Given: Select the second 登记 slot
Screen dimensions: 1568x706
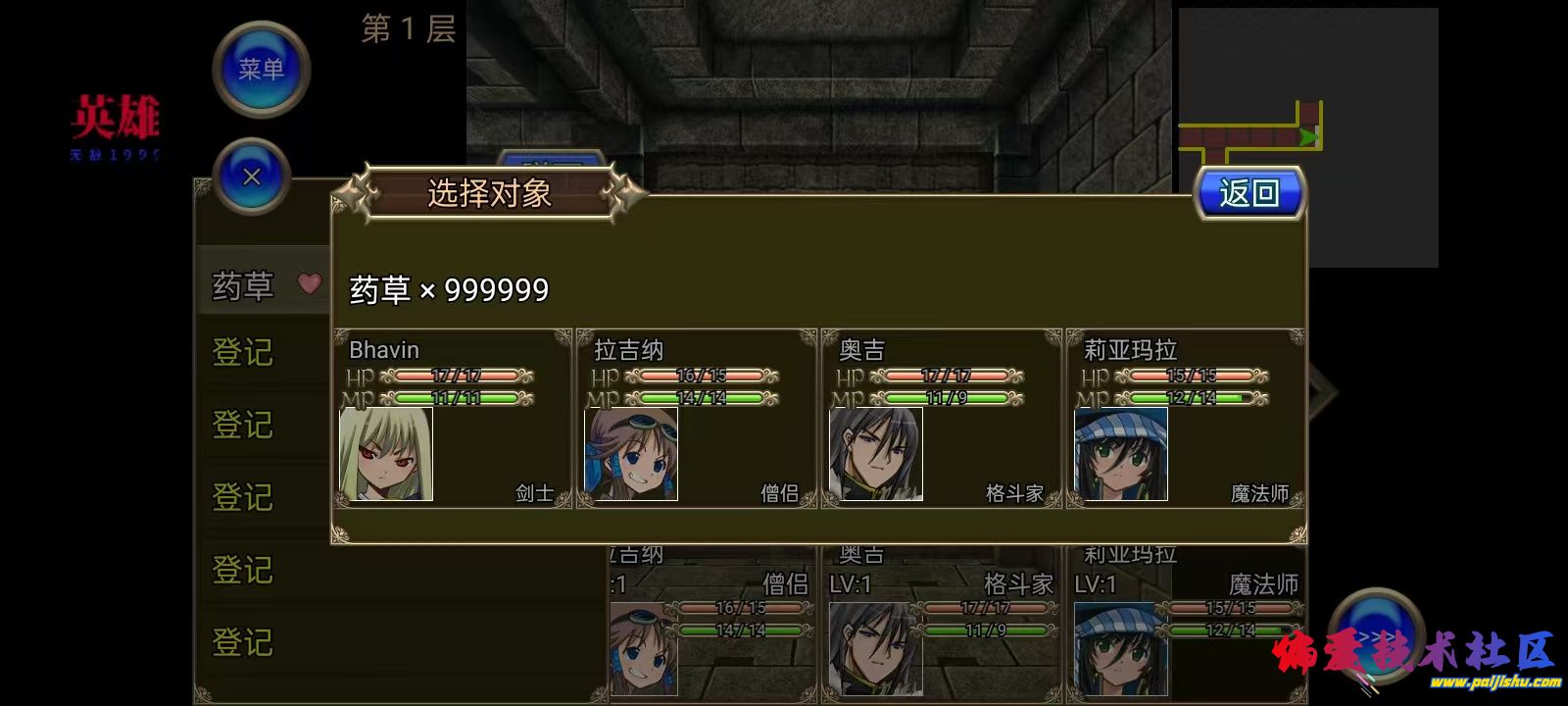Looking at the screenshot, I should [241, 428].
